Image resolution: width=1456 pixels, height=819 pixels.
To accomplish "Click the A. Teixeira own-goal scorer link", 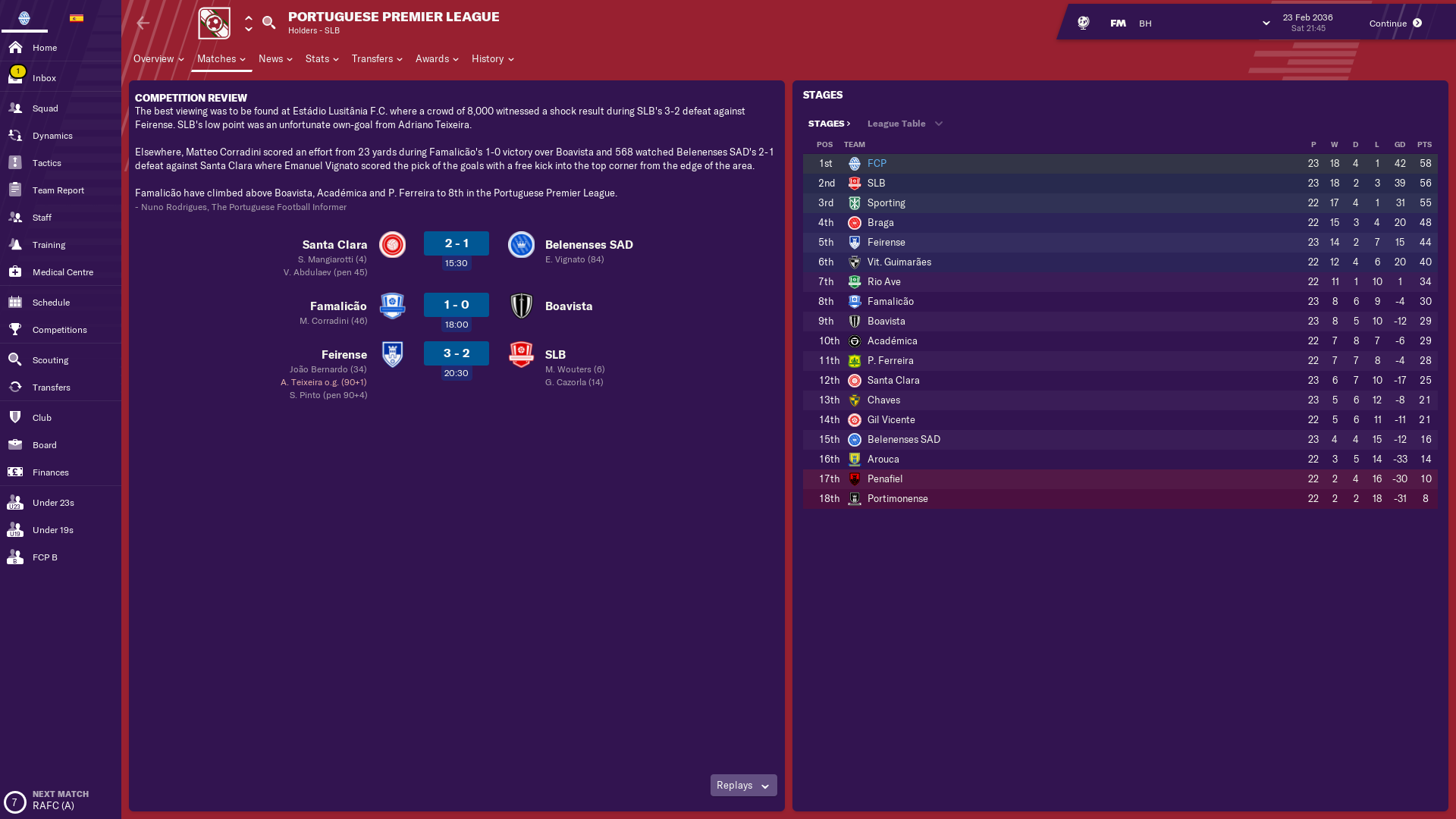I will (301, 382).
